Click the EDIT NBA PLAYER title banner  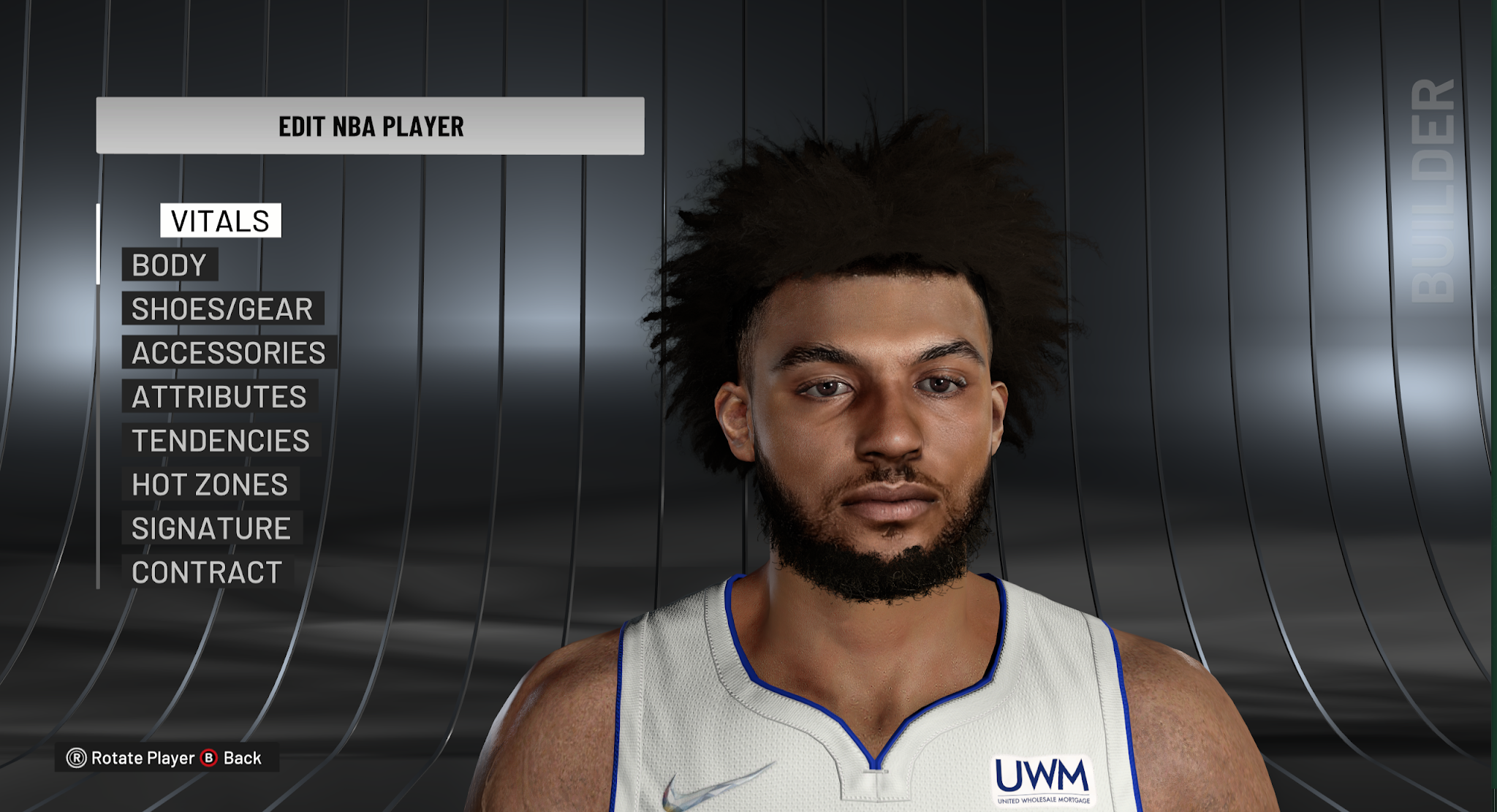[x=370, y=125]
